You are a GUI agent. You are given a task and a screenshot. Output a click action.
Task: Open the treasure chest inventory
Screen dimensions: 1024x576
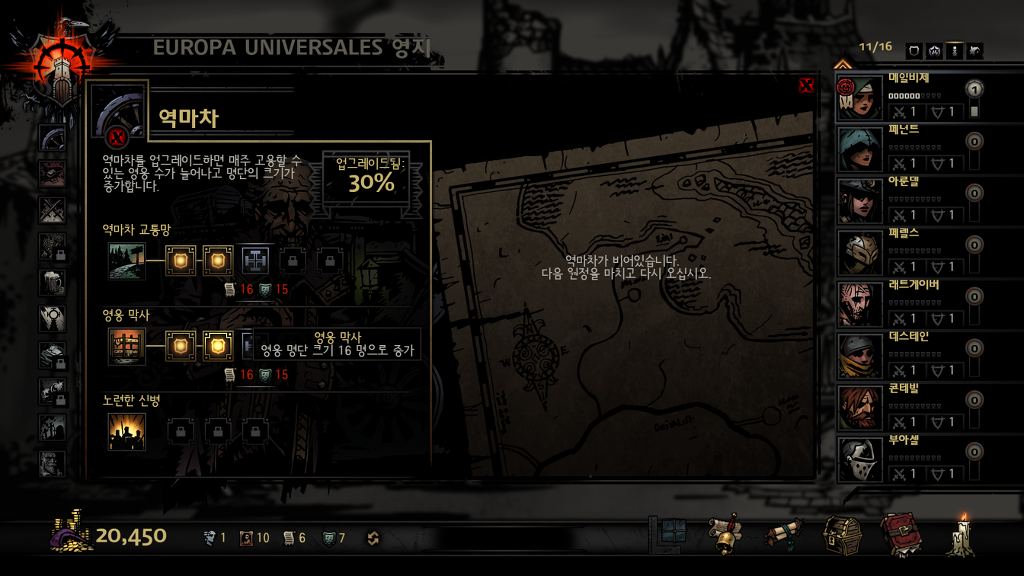point(843,535)
